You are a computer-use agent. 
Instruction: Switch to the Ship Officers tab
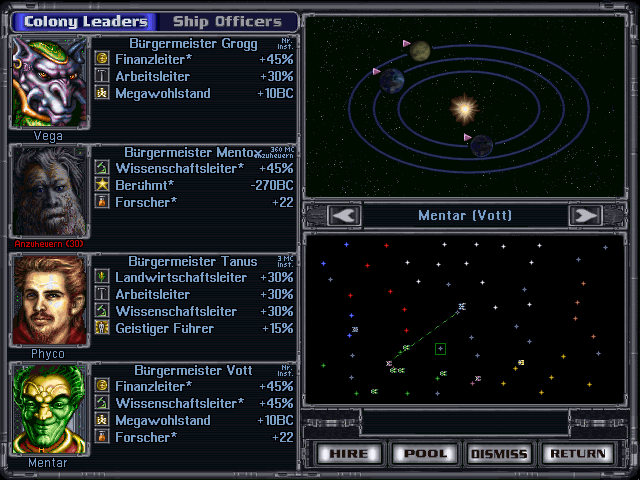227,21
